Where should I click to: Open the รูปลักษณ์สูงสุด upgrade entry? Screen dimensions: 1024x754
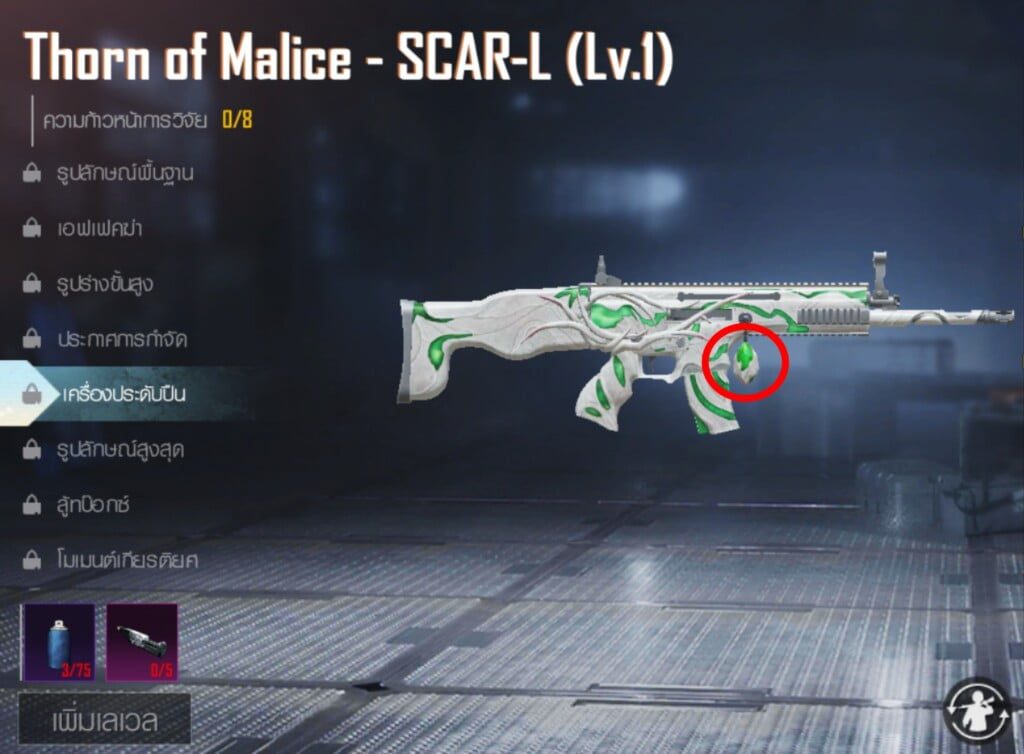point(119,449)
